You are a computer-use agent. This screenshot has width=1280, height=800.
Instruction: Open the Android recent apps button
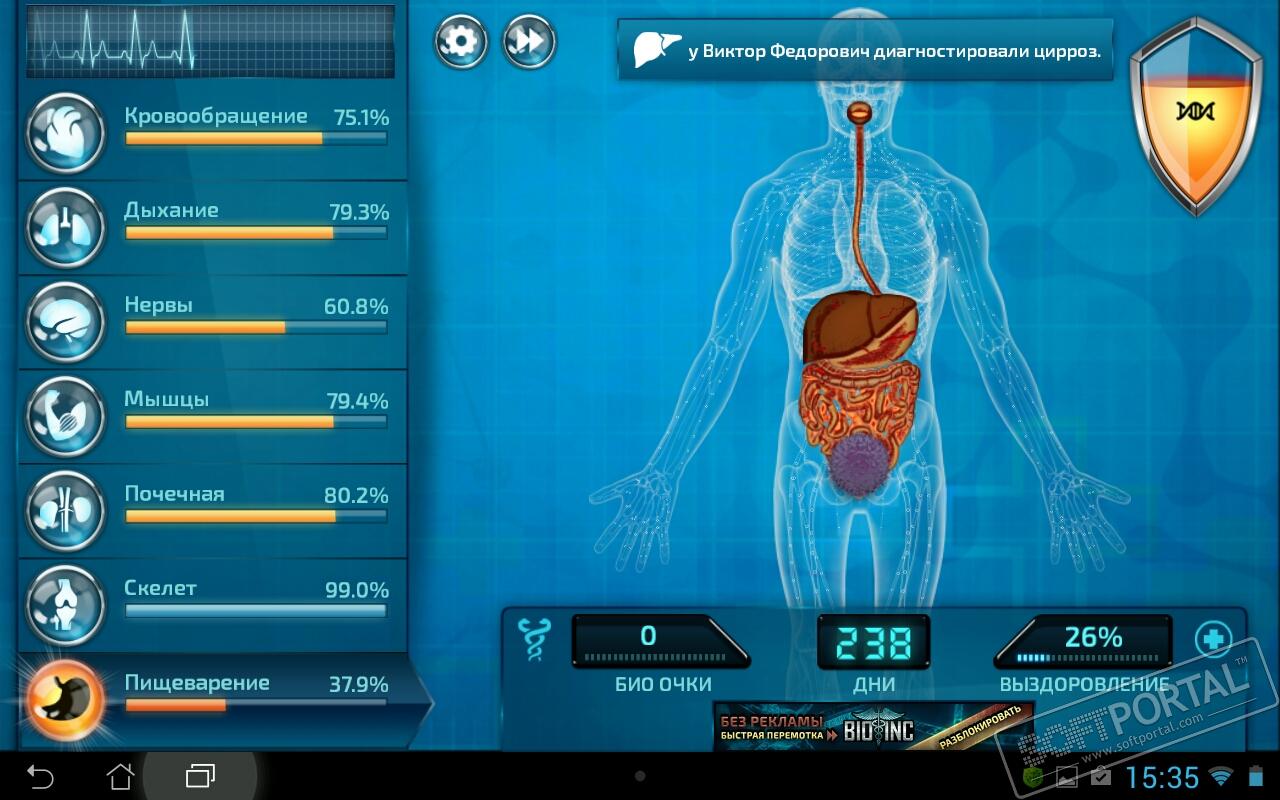[200, 775]
